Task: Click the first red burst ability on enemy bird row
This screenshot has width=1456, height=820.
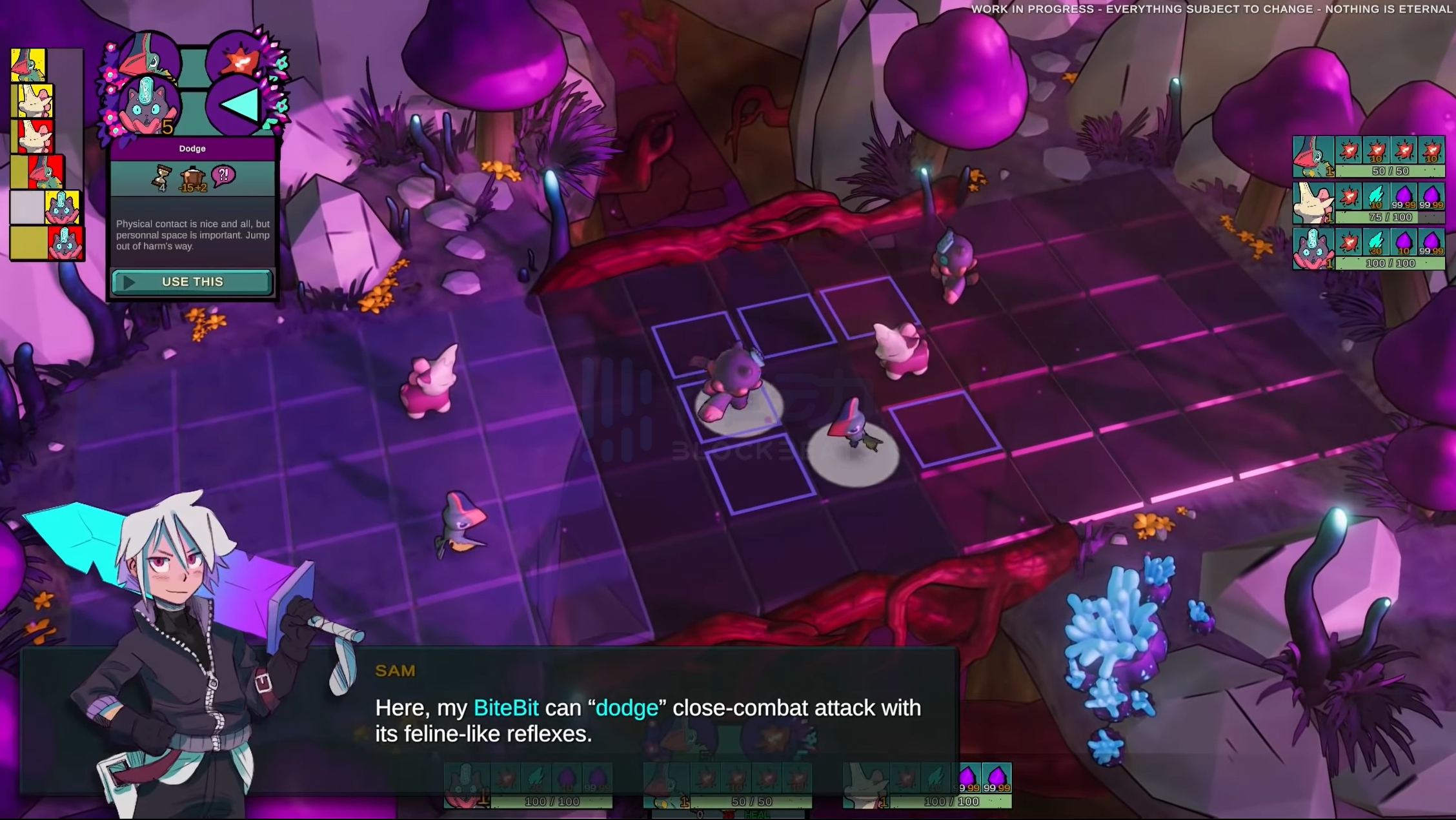Action: tap(1349, 150)
